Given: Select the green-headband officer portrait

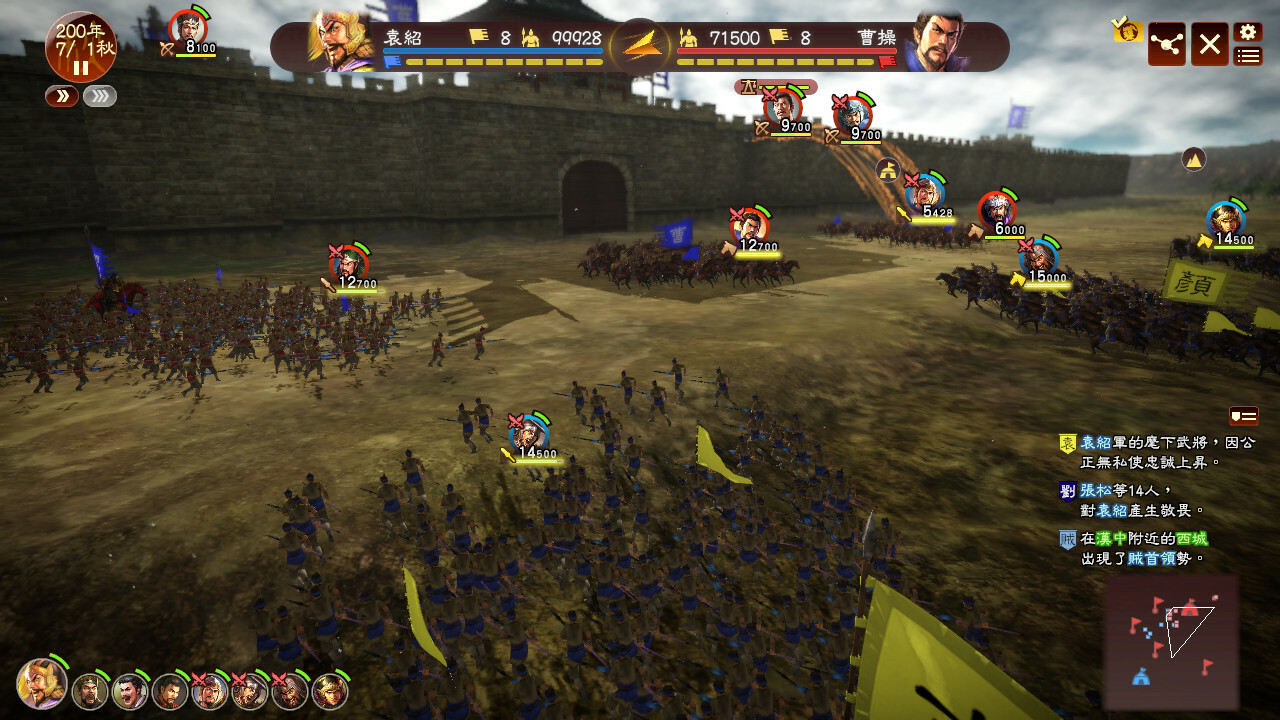Looking at the screenshot, I should pos(90,690).
